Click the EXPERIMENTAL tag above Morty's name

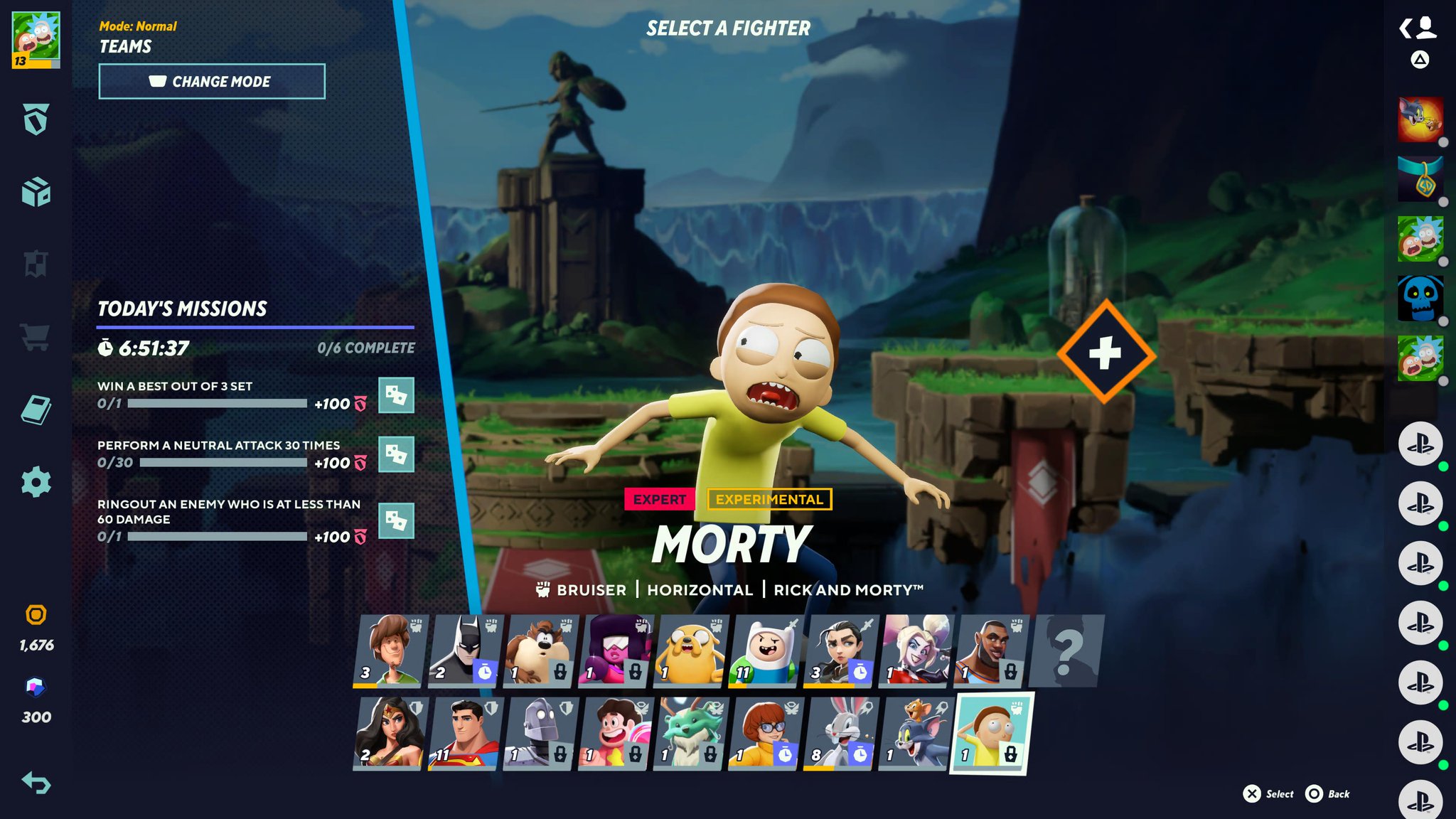[x=769, y=499]
